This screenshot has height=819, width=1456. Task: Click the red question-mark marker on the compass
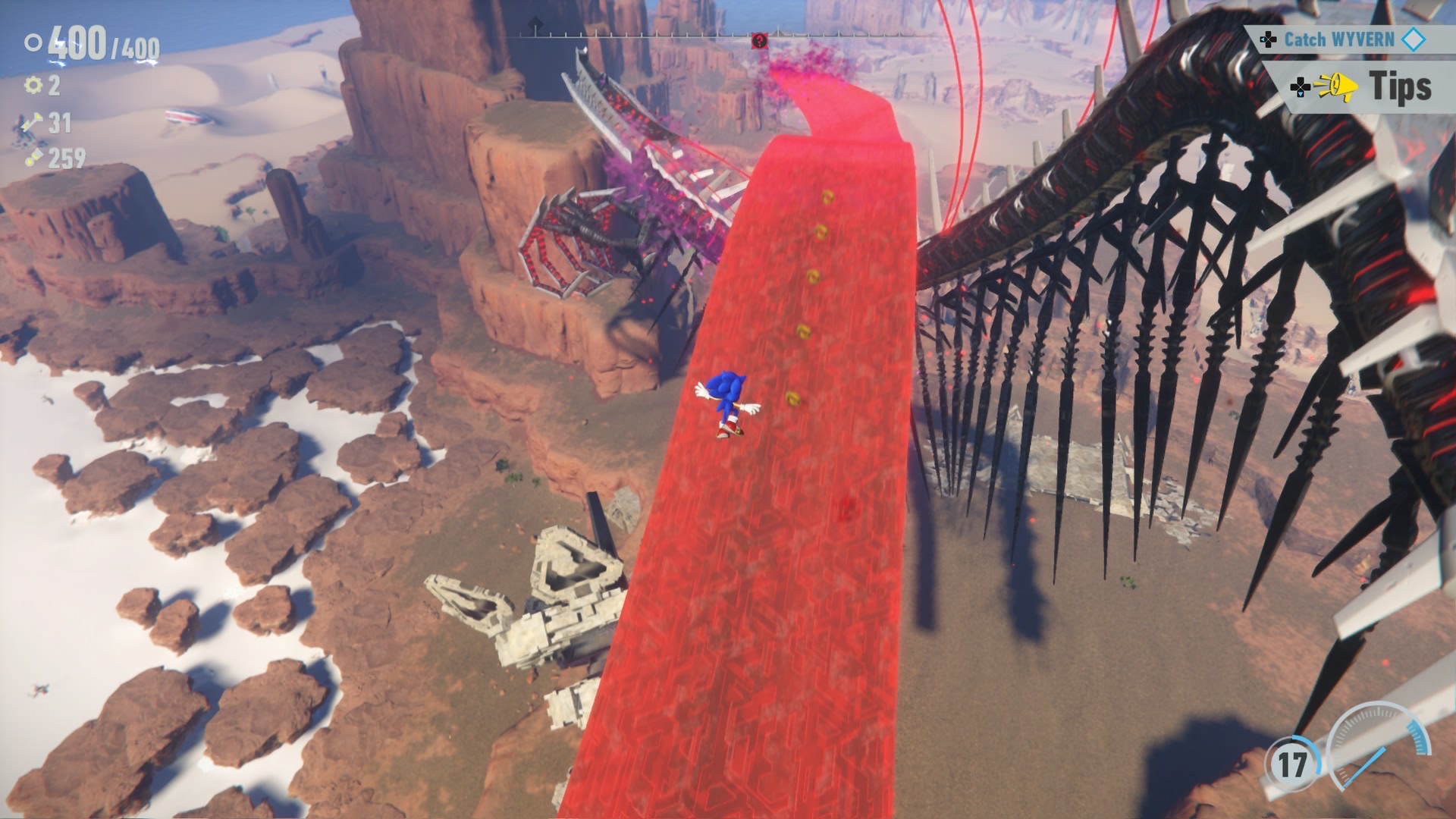pos(760,40)
